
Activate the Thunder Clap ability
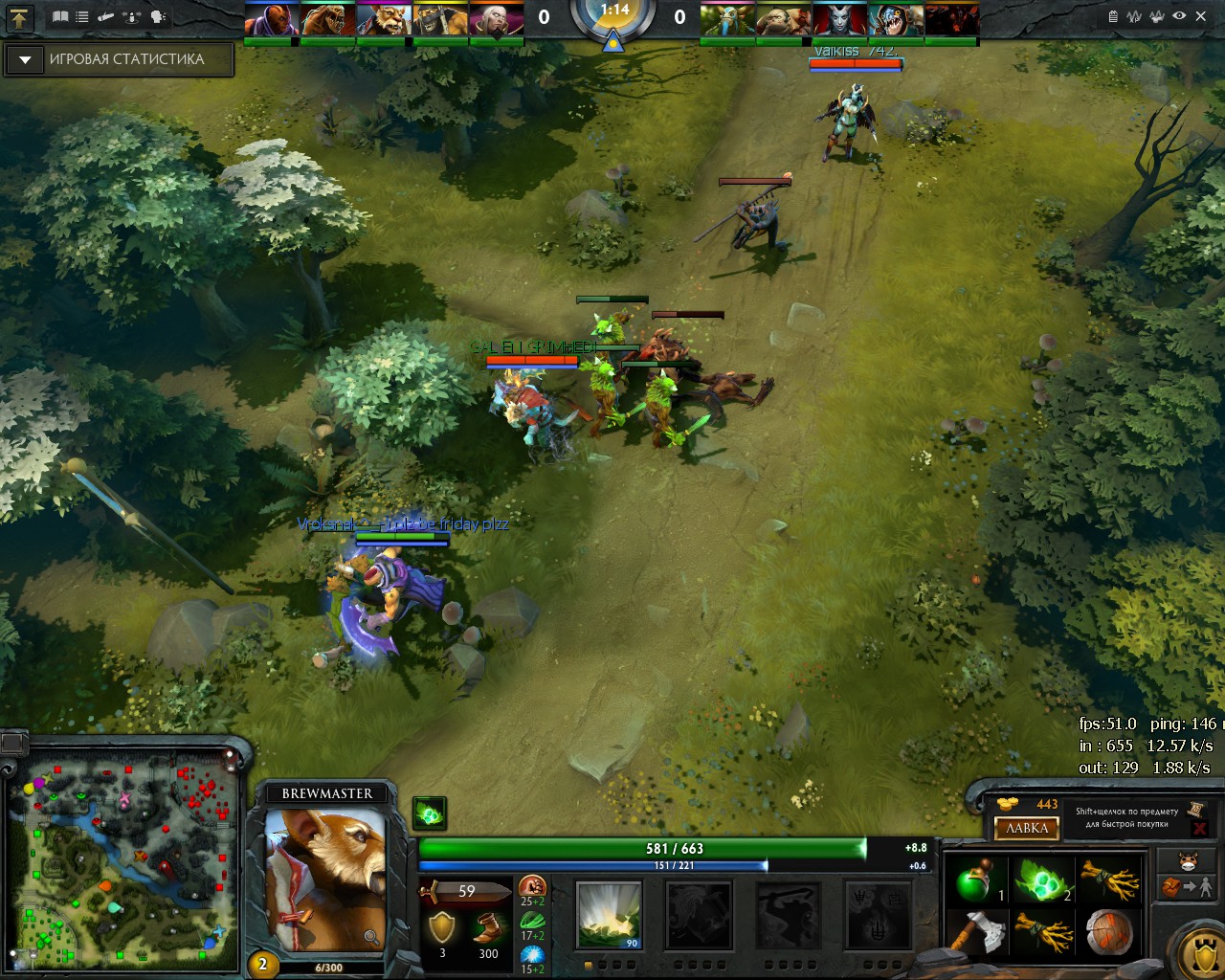609,915
